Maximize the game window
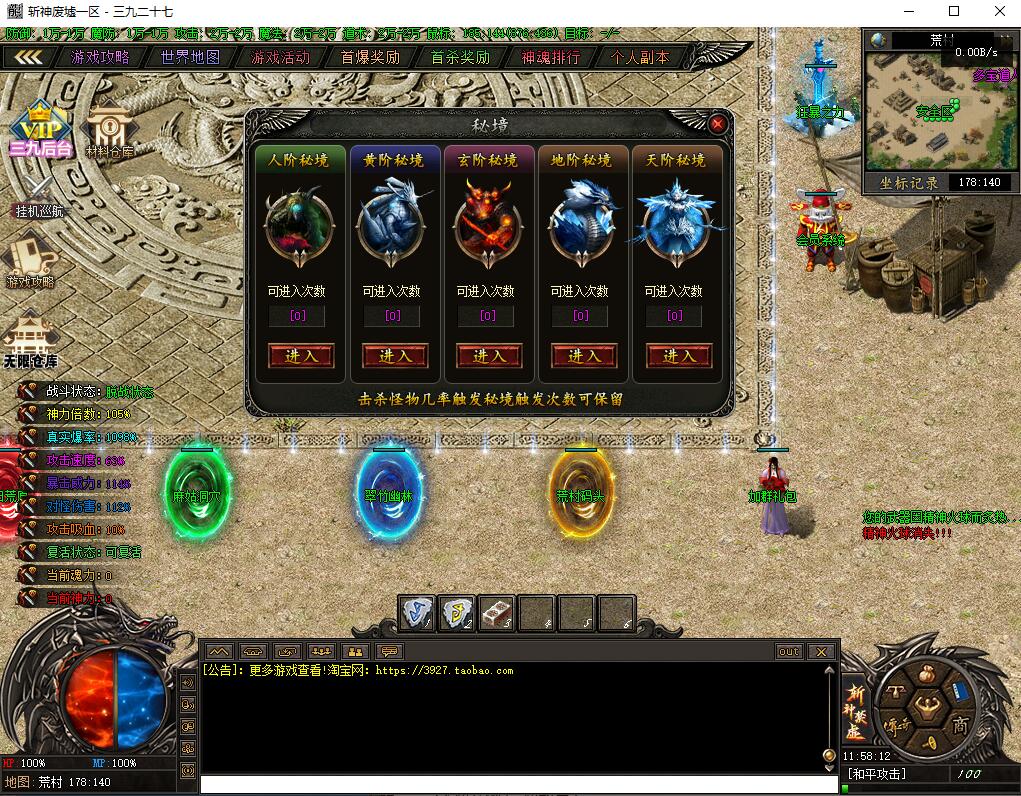 click(x=953, y=11)
